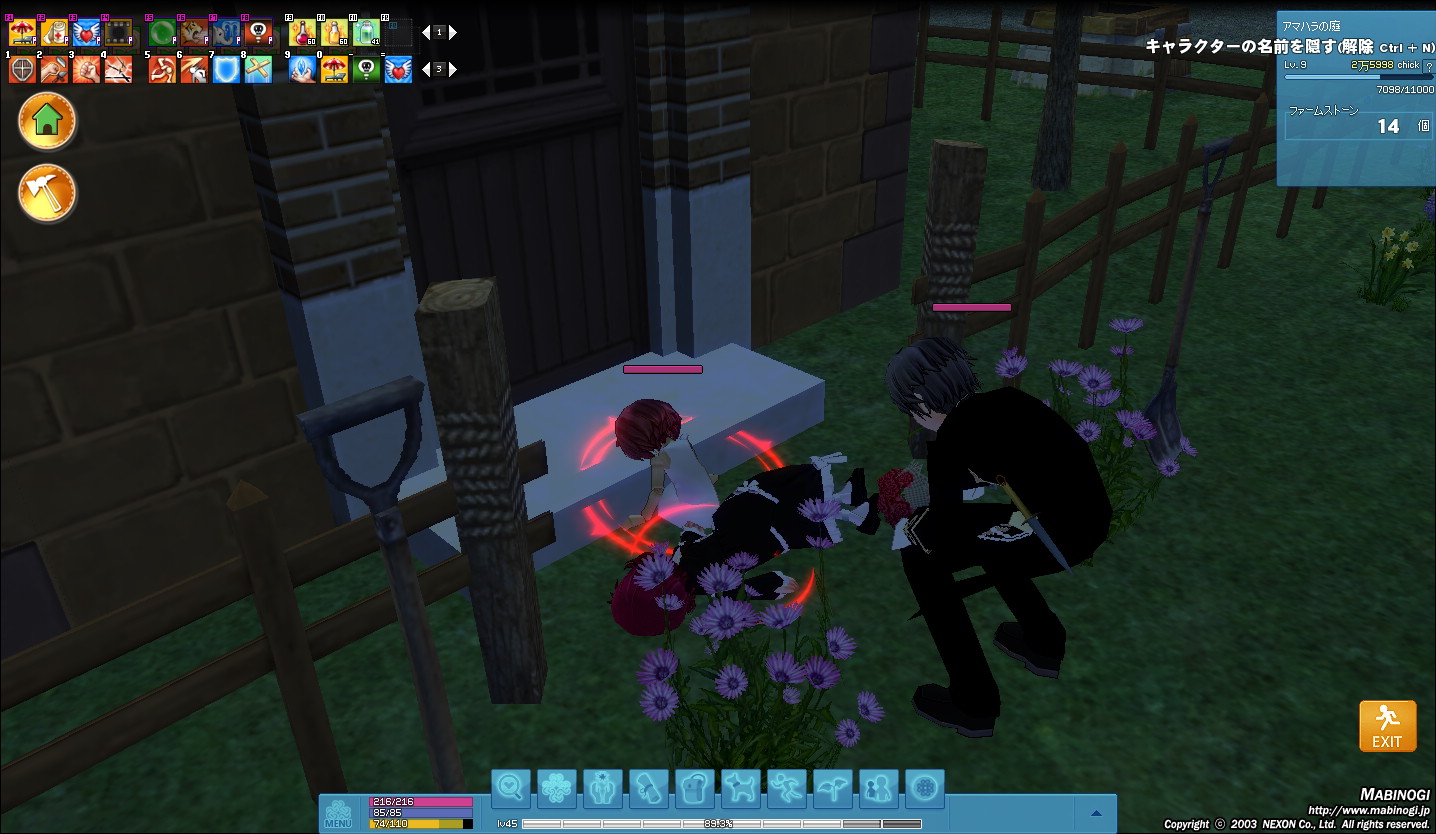Activate the clenched fist skill icon

pos(86,69)
